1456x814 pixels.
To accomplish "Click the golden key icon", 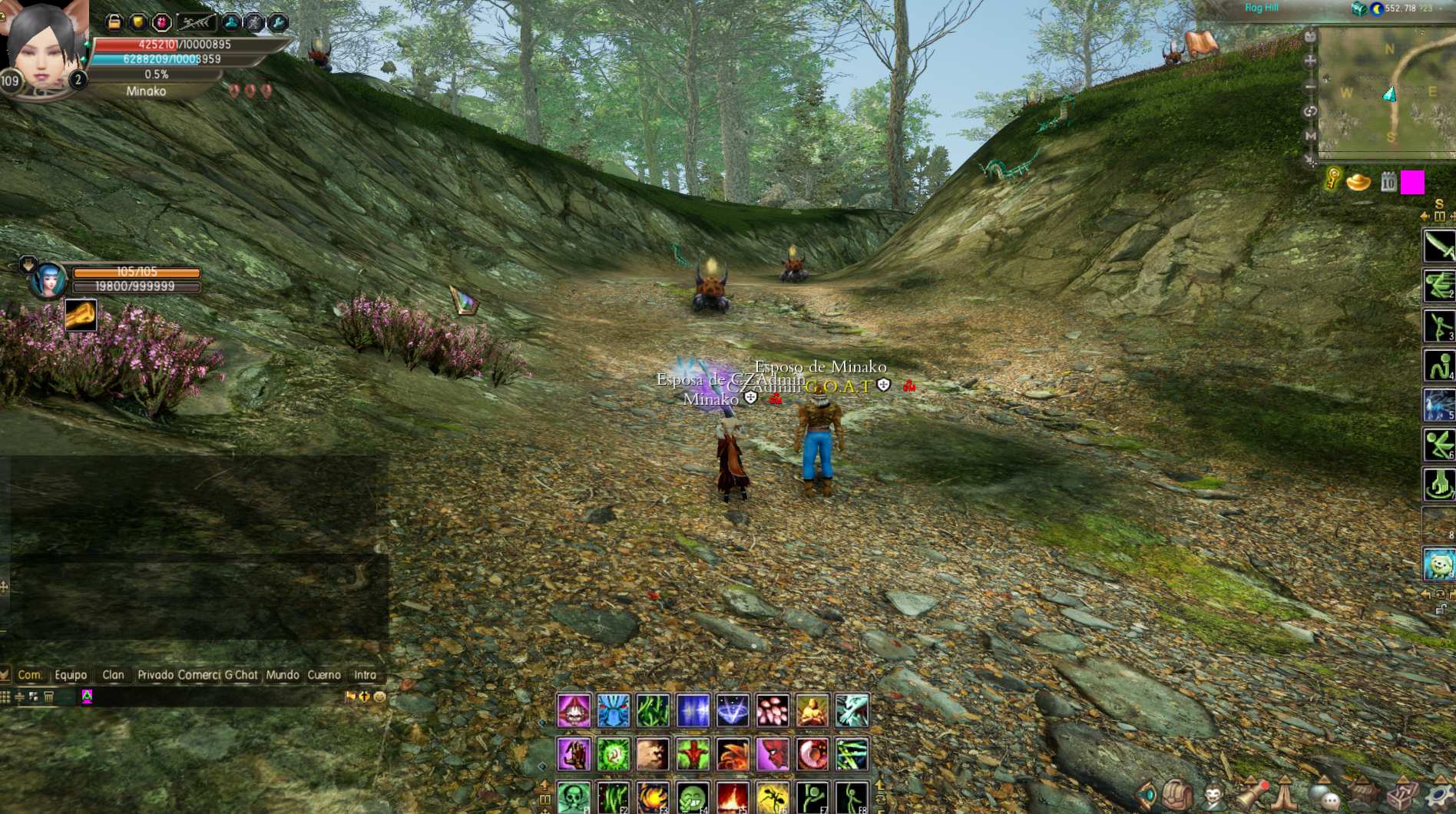I will (1333, 180).
